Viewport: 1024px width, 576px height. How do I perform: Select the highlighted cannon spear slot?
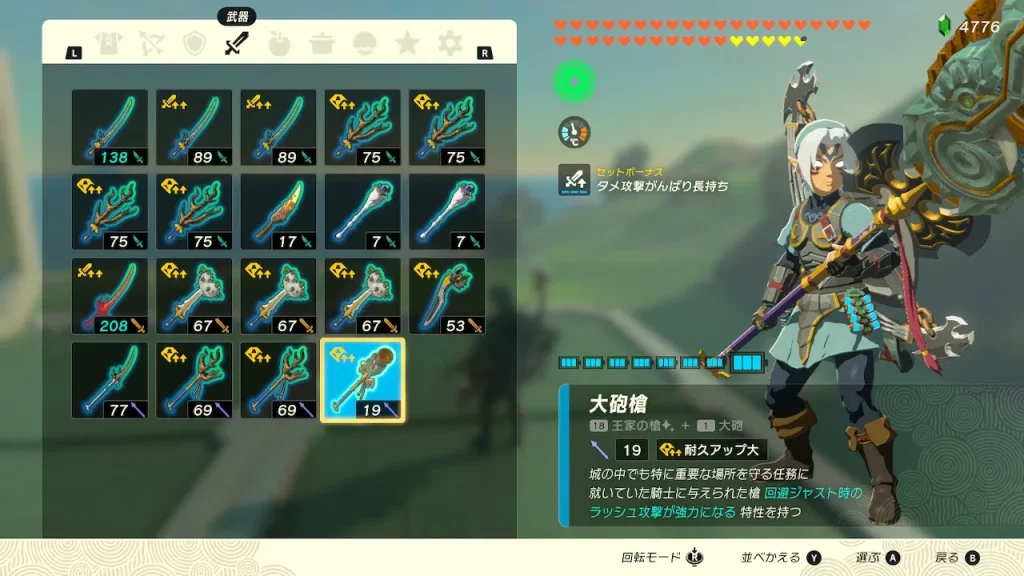coord(362,380)
